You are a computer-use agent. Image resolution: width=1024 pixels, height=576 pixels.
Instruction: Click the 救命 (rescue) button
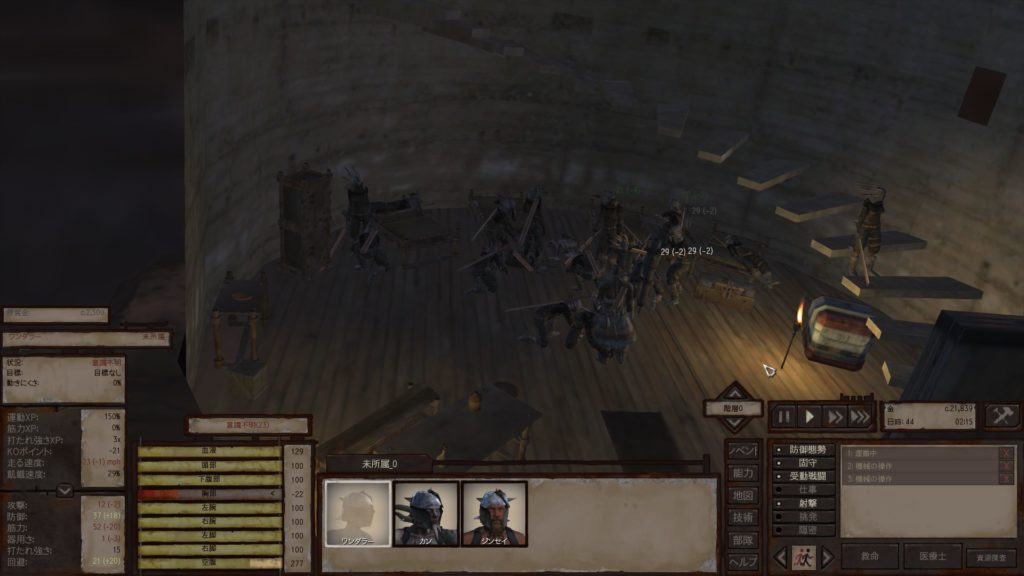point(869,557)
